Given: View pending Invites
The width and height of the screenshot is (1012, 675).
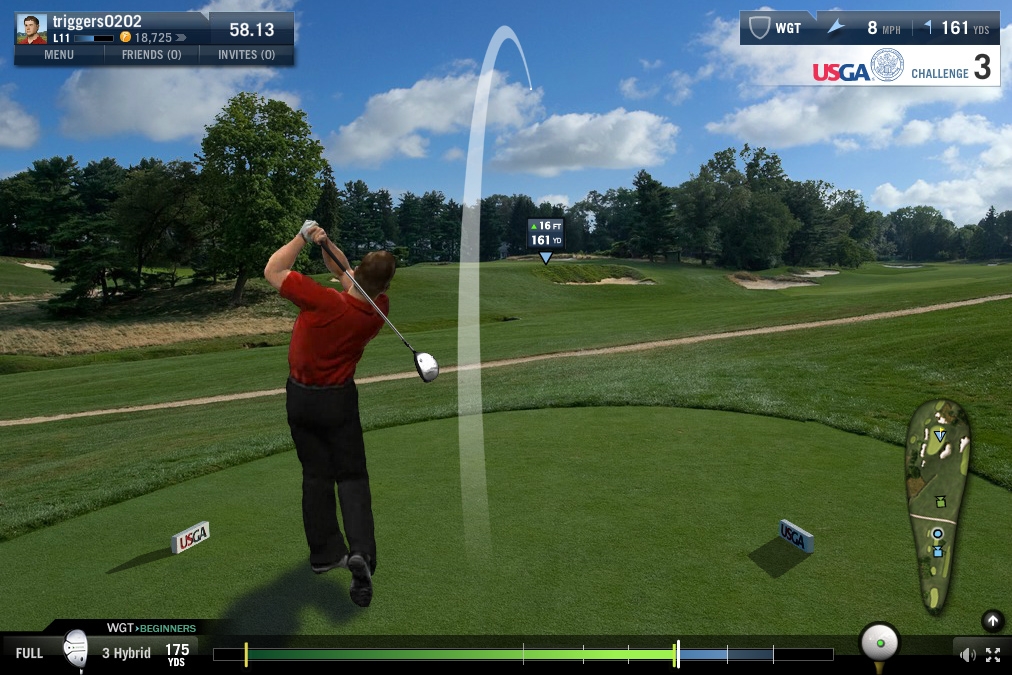Looking at the screenshot, I should [246, 55].
